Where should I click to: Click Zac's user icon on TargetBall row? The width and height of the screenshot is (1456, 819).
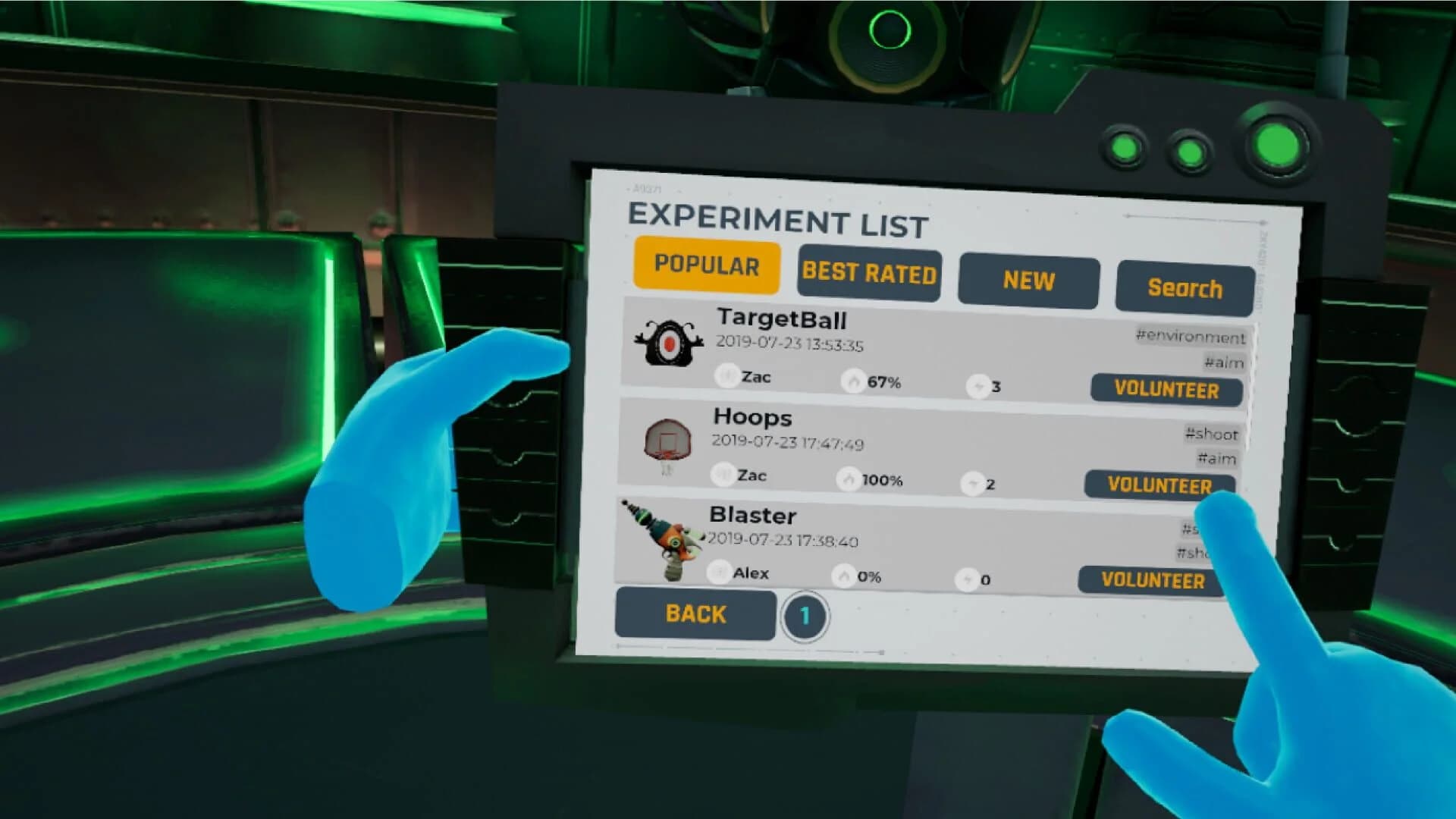(726, 374)
